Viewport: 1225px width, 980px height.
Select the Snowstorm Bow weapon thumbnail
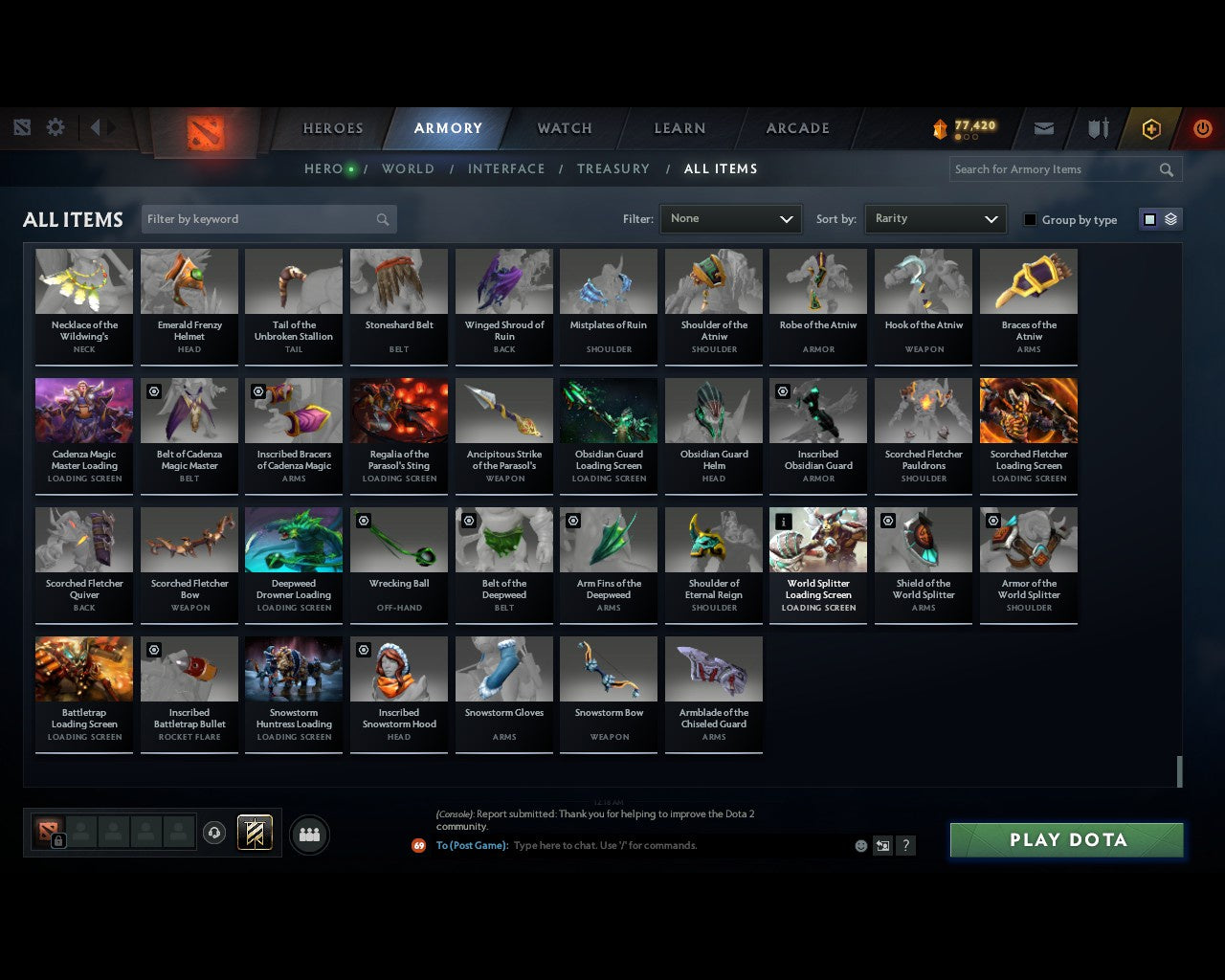[x=609, y=669]
